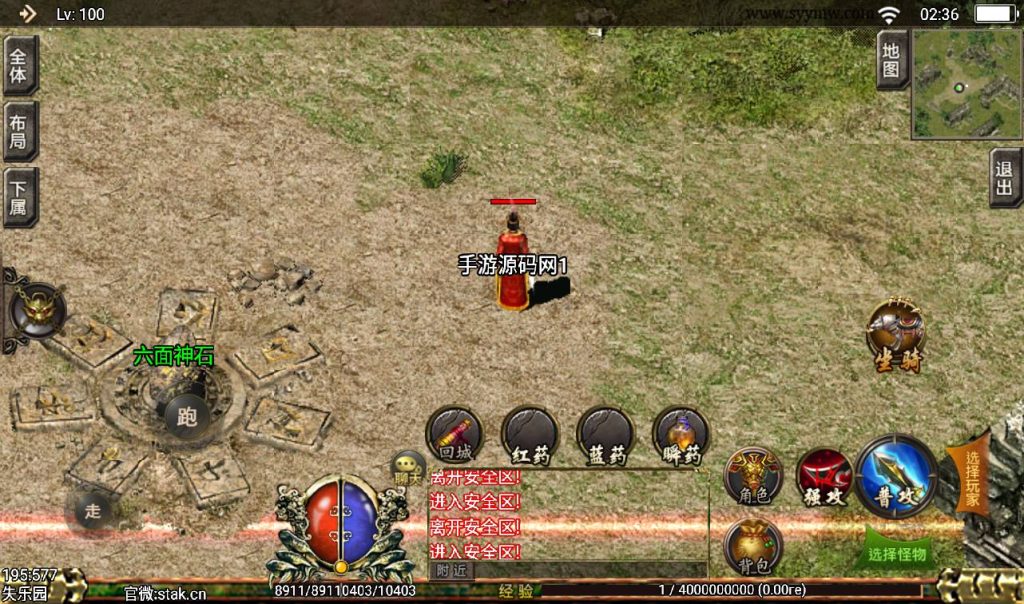Choose 选择怪物 to target monsters
The image size is (1024, 604).
[x=896, y=553]
